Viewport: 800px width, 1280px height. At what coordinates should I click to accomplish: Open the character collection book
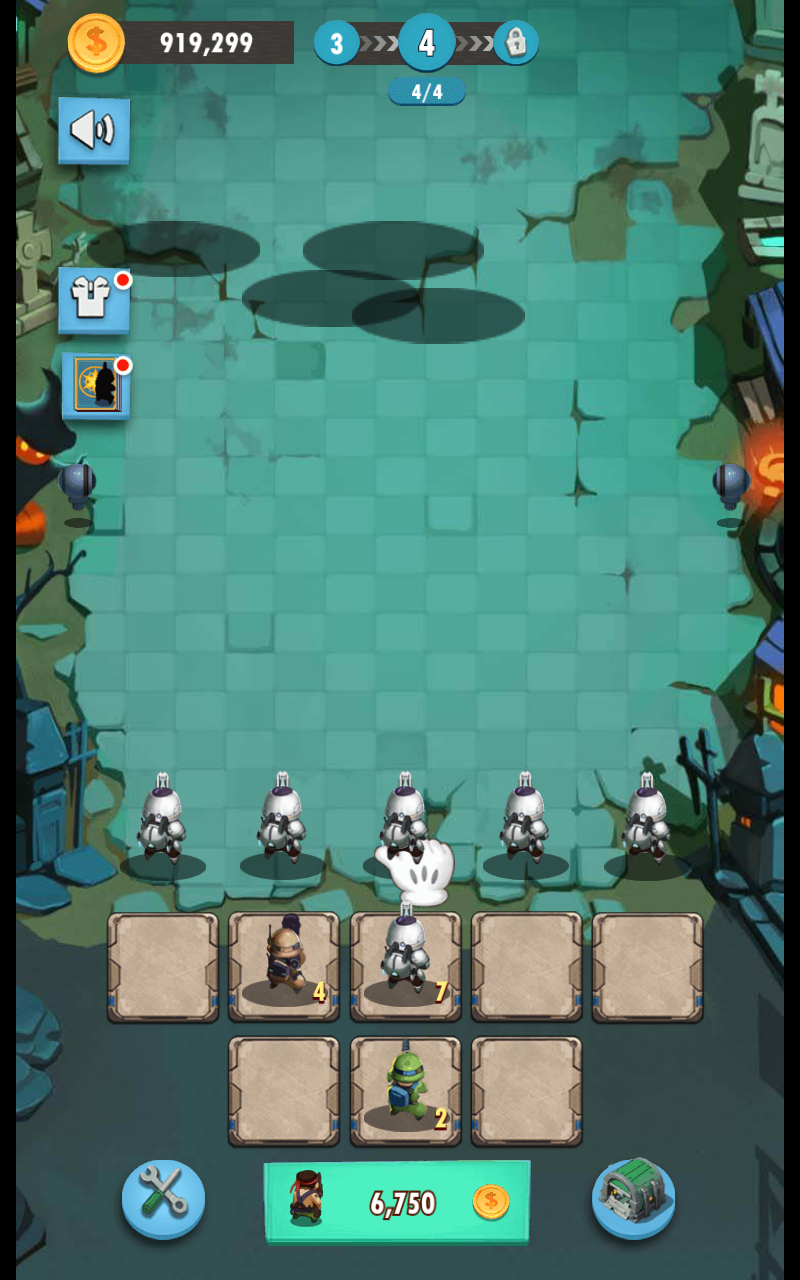pyautogui.click(x=95, y=385)
